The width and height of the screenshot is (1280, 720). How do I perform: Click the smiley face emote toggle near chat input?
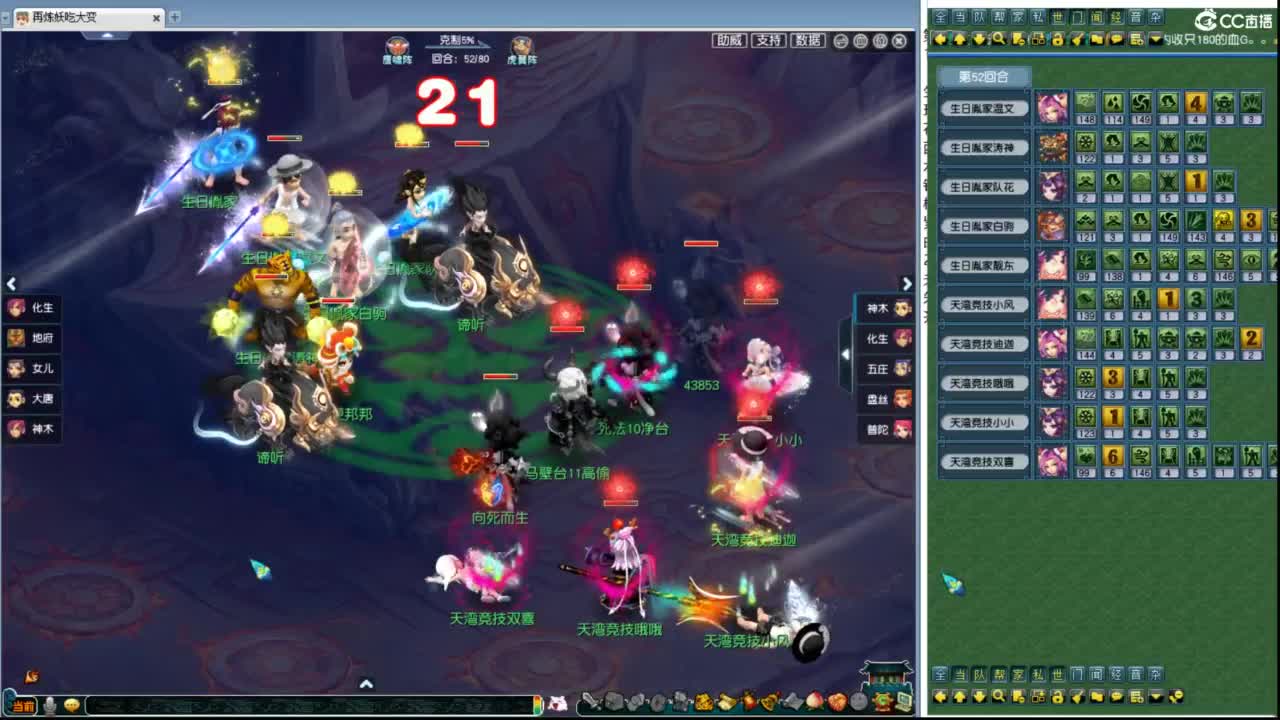click(71, 705)
